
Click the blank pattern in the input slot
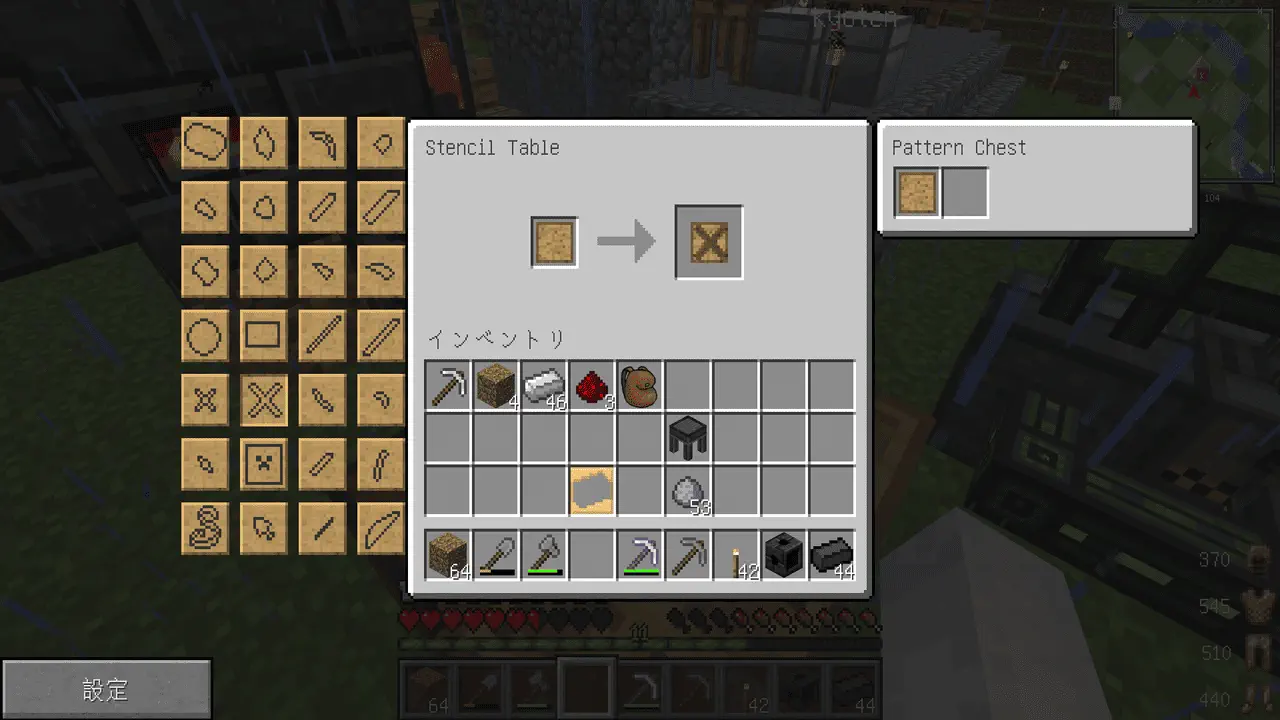(x=554, y=243)
